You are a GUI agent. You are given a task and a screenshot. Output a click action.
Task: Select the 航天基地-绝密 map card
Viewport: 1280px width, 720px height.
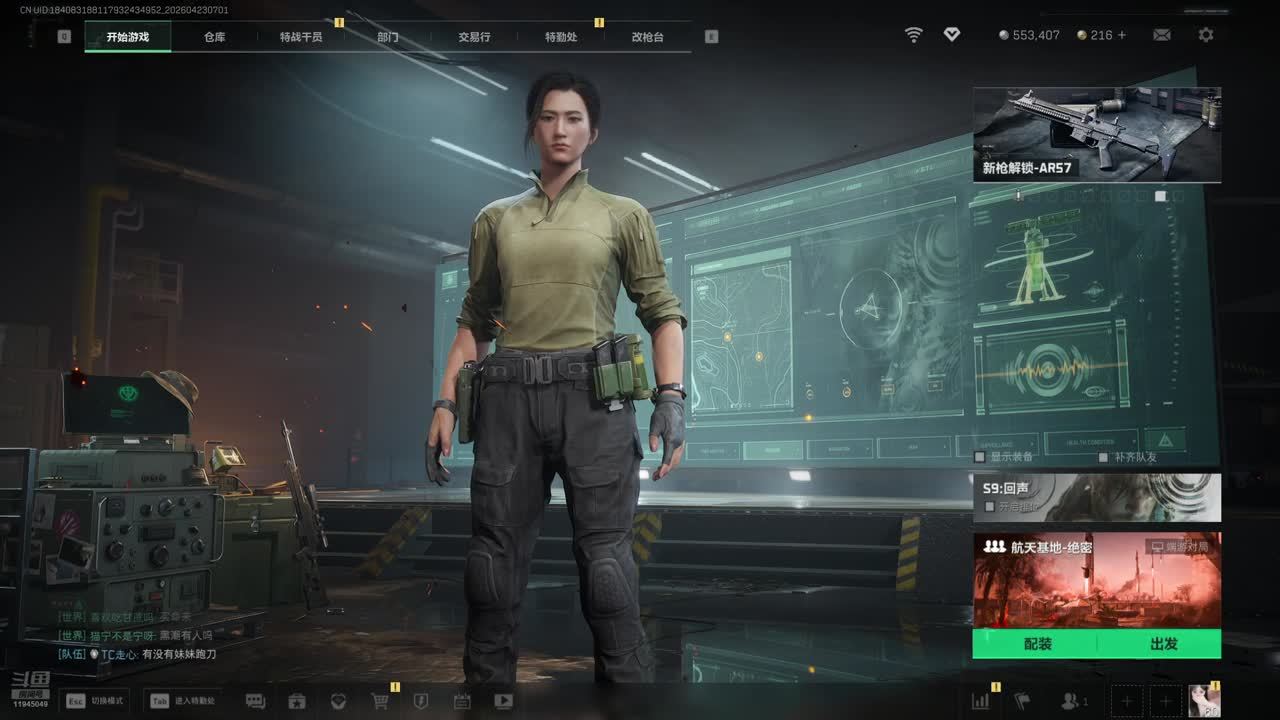click(x=1096, y=580)
